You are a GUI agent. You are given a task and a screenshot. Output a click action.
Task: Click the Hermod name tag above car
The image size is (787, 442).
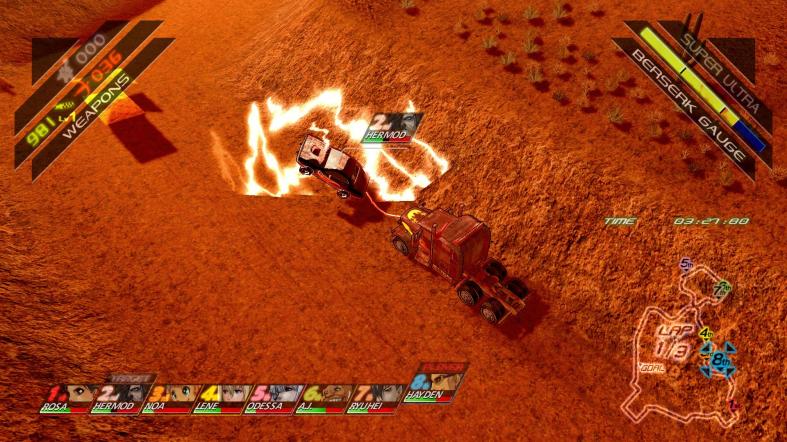pyautogui.click(x=392, y=128)
